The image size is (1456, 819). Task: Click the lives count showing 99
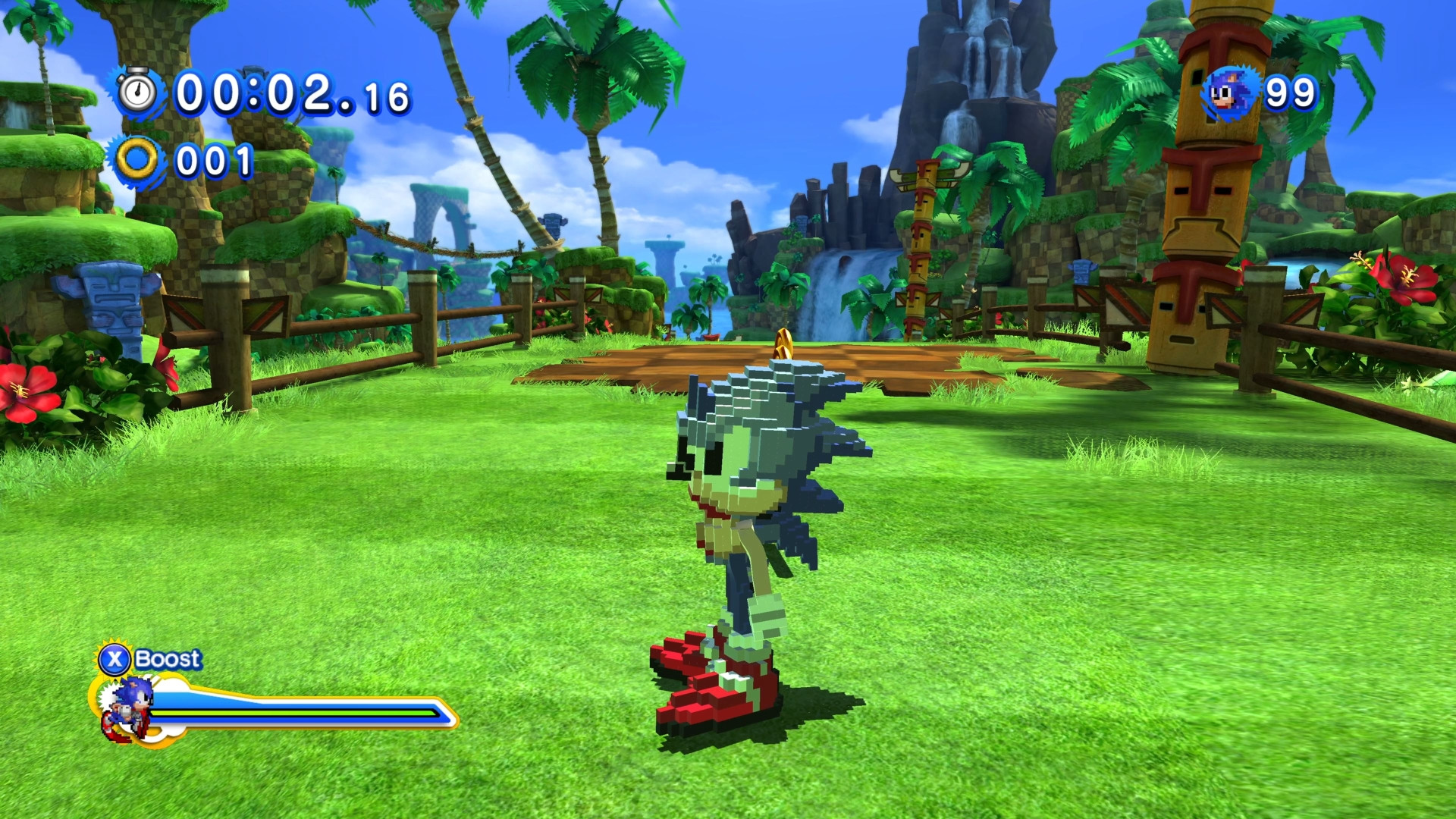click(x=1289, y=93)
